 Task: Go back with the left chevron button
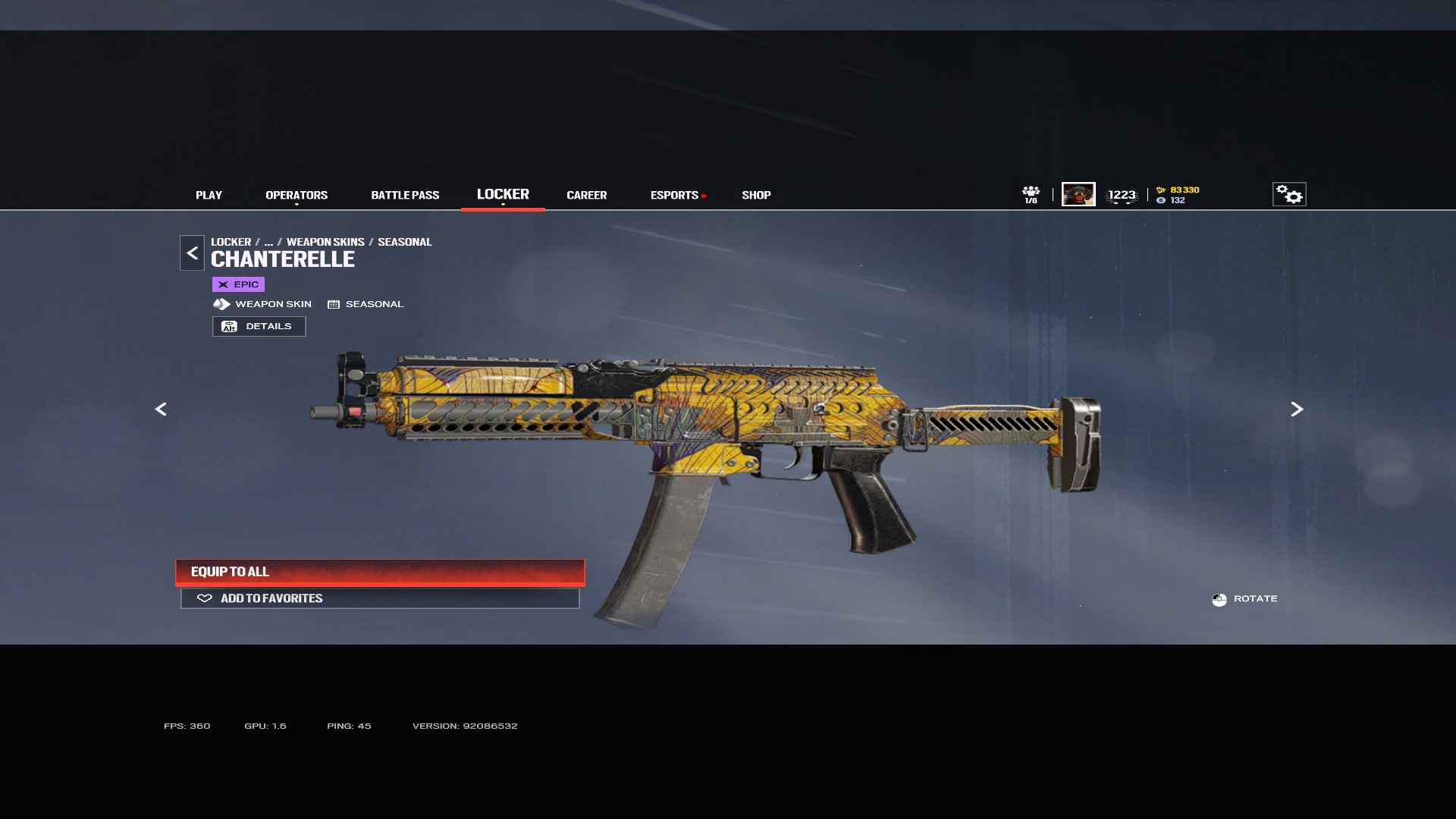point(192,253)
